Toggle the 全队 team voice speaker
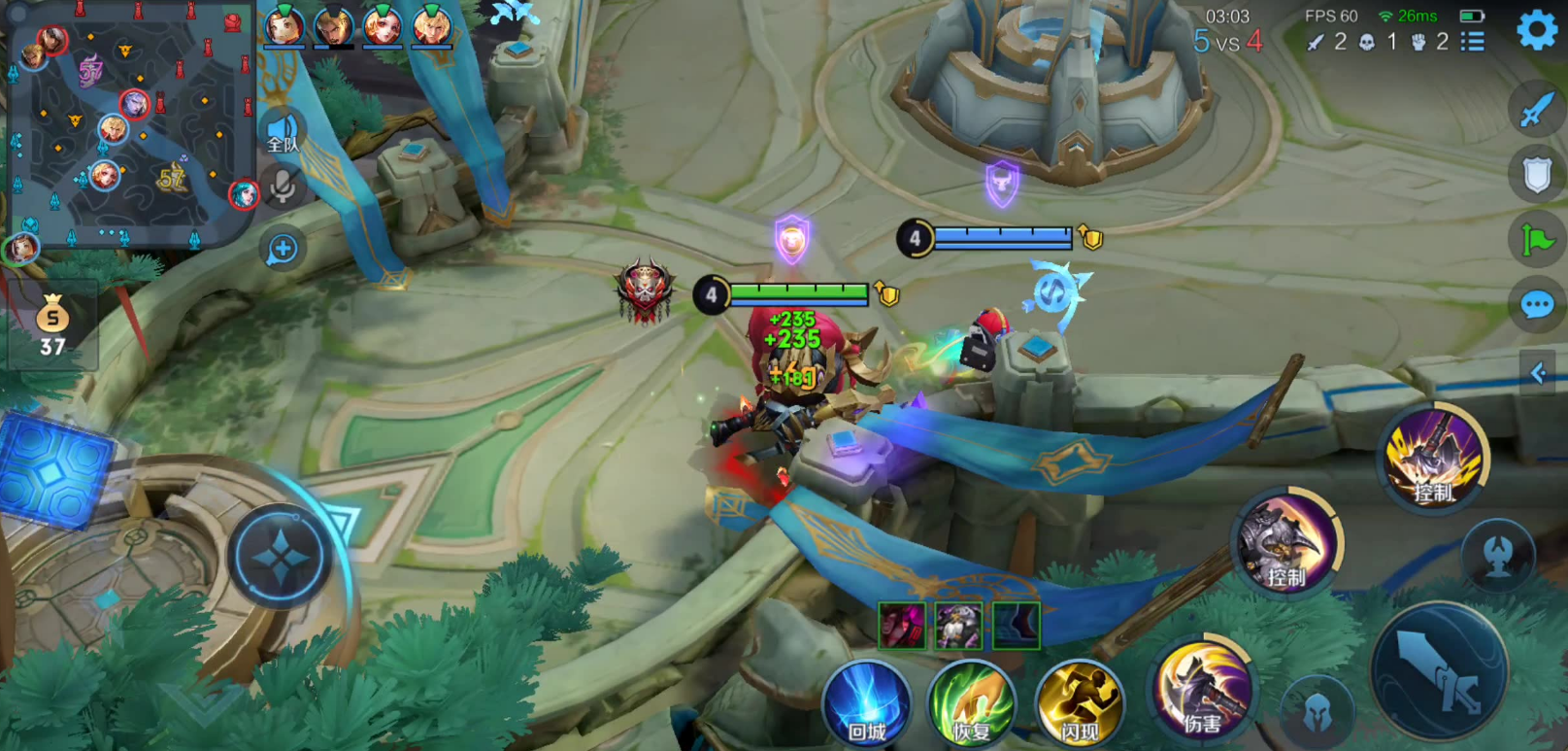This screenshot has height=751, width=1568. tap(283, 132)
